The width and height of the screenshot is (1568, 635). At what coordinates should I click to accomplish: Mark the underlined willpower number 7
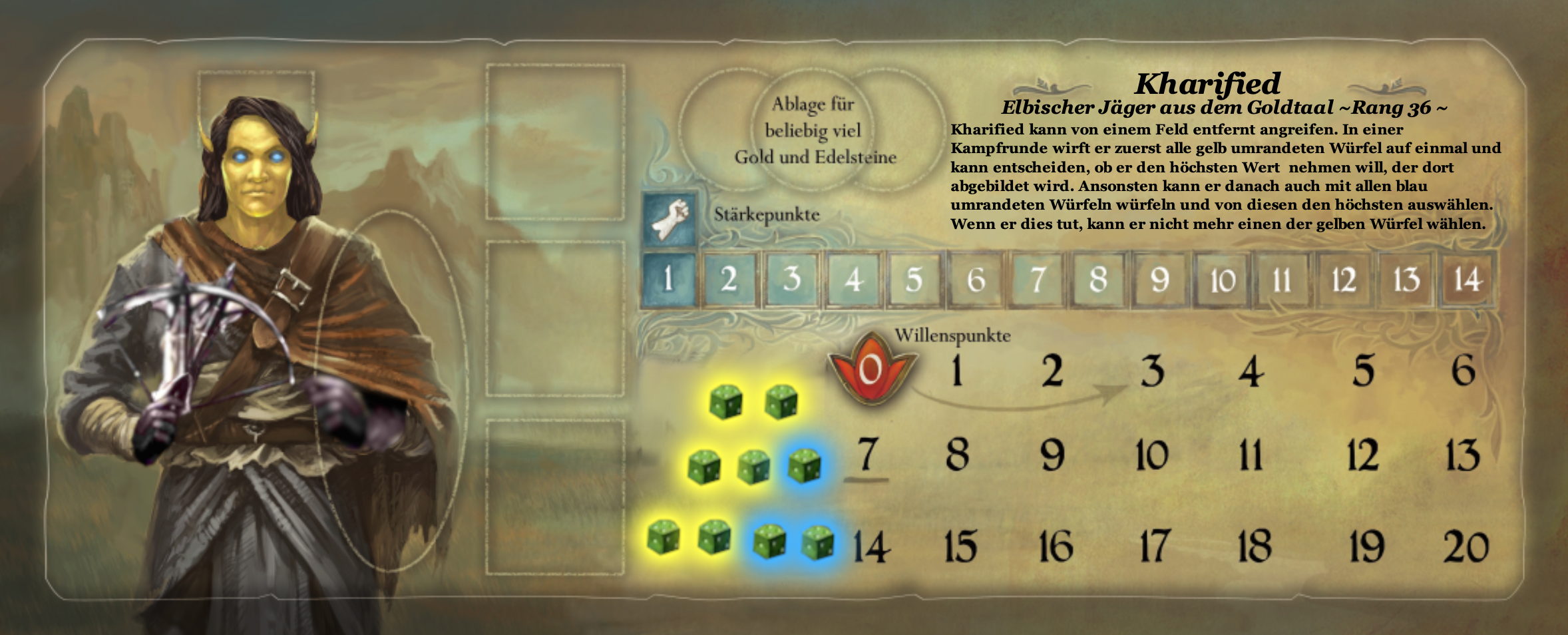(x=866, y=455)
